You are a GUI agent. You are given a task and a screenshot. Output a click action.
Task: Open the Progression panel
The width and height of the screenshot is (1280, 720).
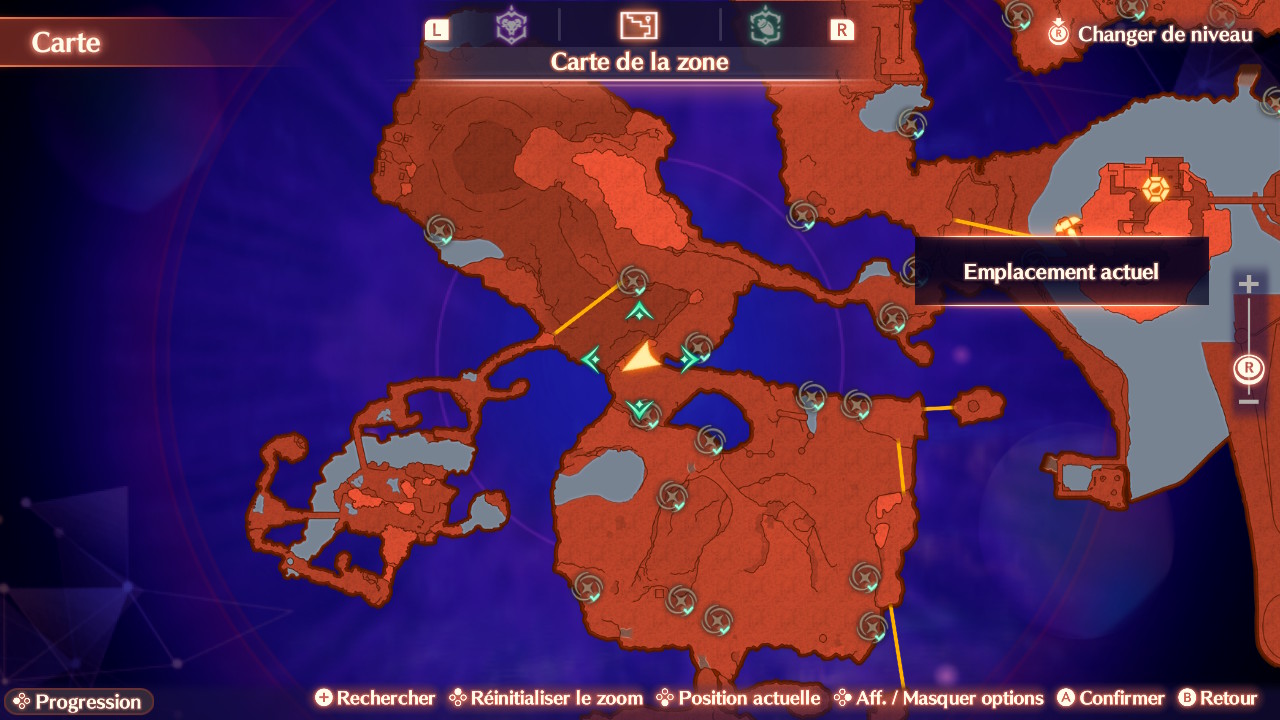[78, 701]
